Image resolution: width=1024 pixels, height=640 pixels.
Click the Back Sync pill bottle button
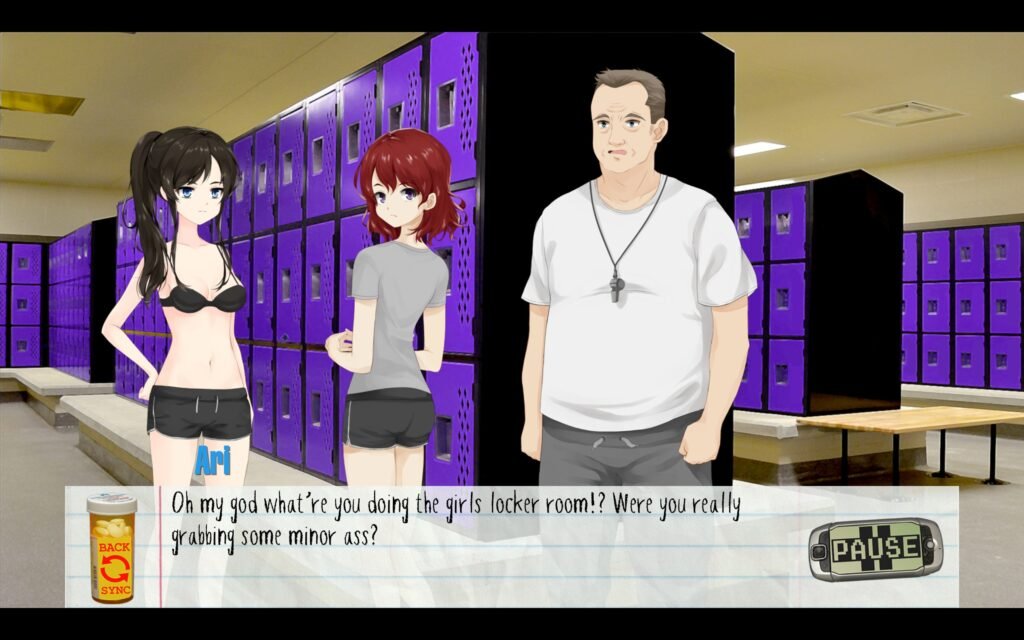[x=111, y=548]
